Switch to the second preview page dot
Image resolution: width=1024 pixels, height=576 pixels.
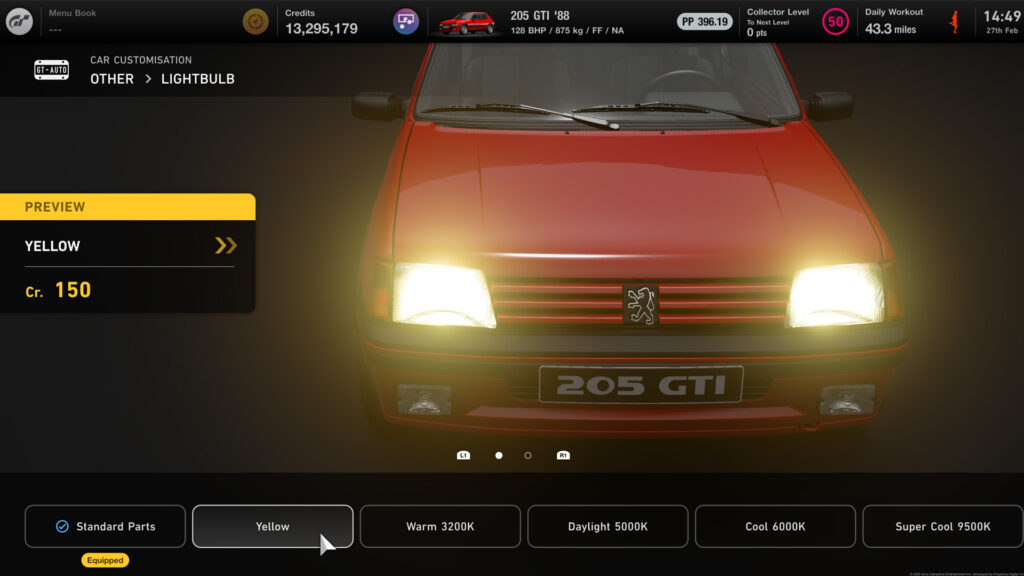(x=528, y=455)
